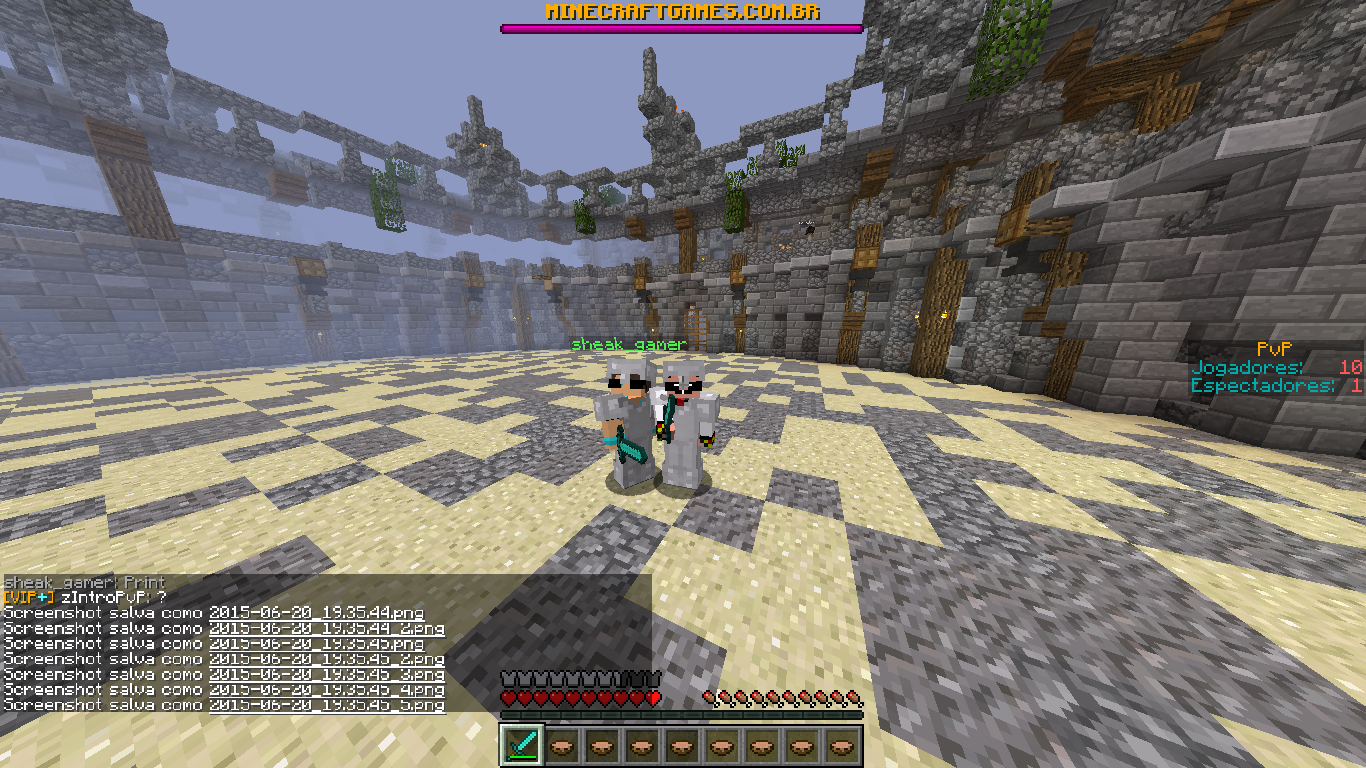Open screenshot link 2015-06-20_19.35.45_5.png

coord(326,706)
